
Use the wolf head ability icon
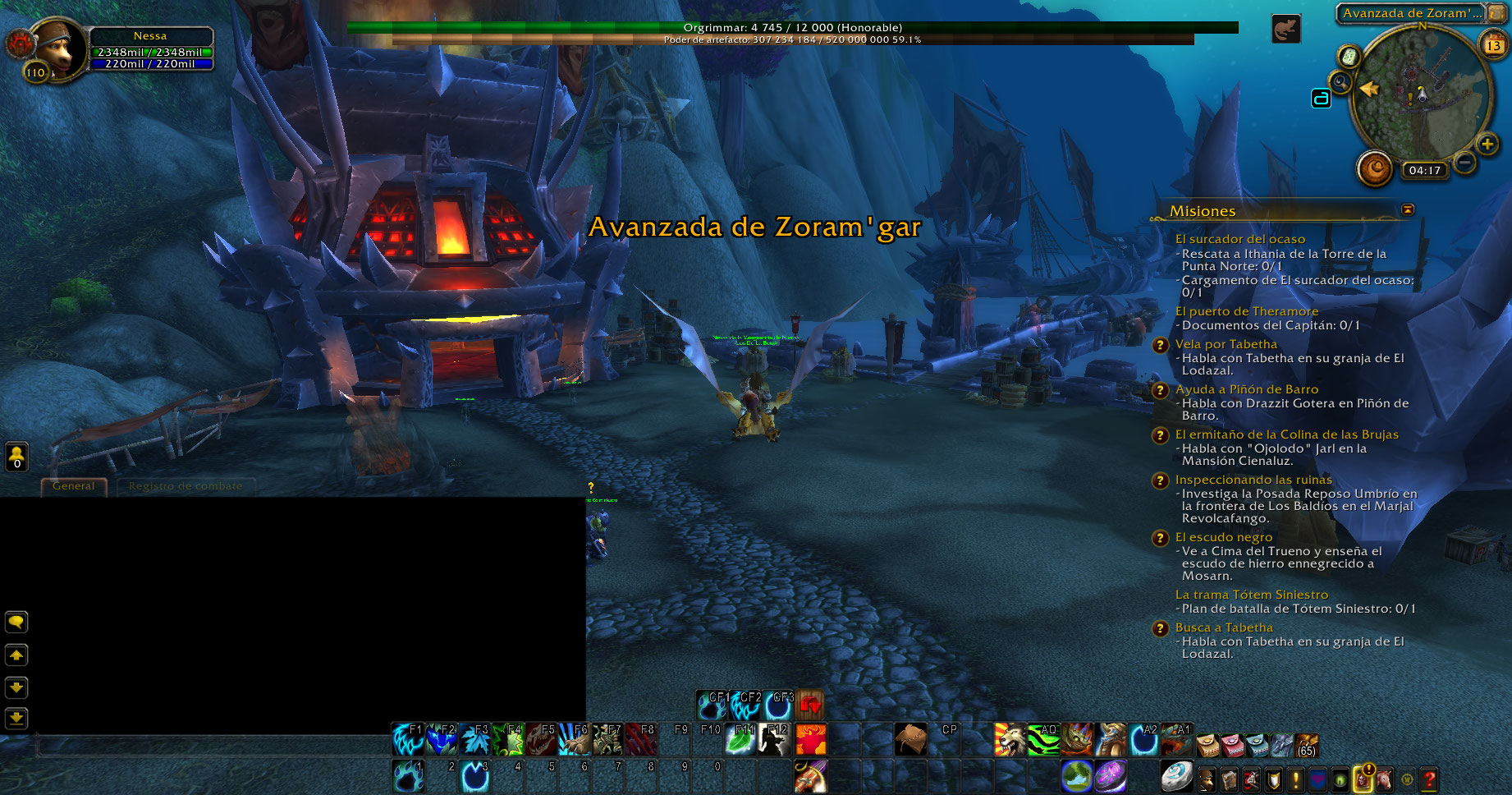coord(1010,739)
